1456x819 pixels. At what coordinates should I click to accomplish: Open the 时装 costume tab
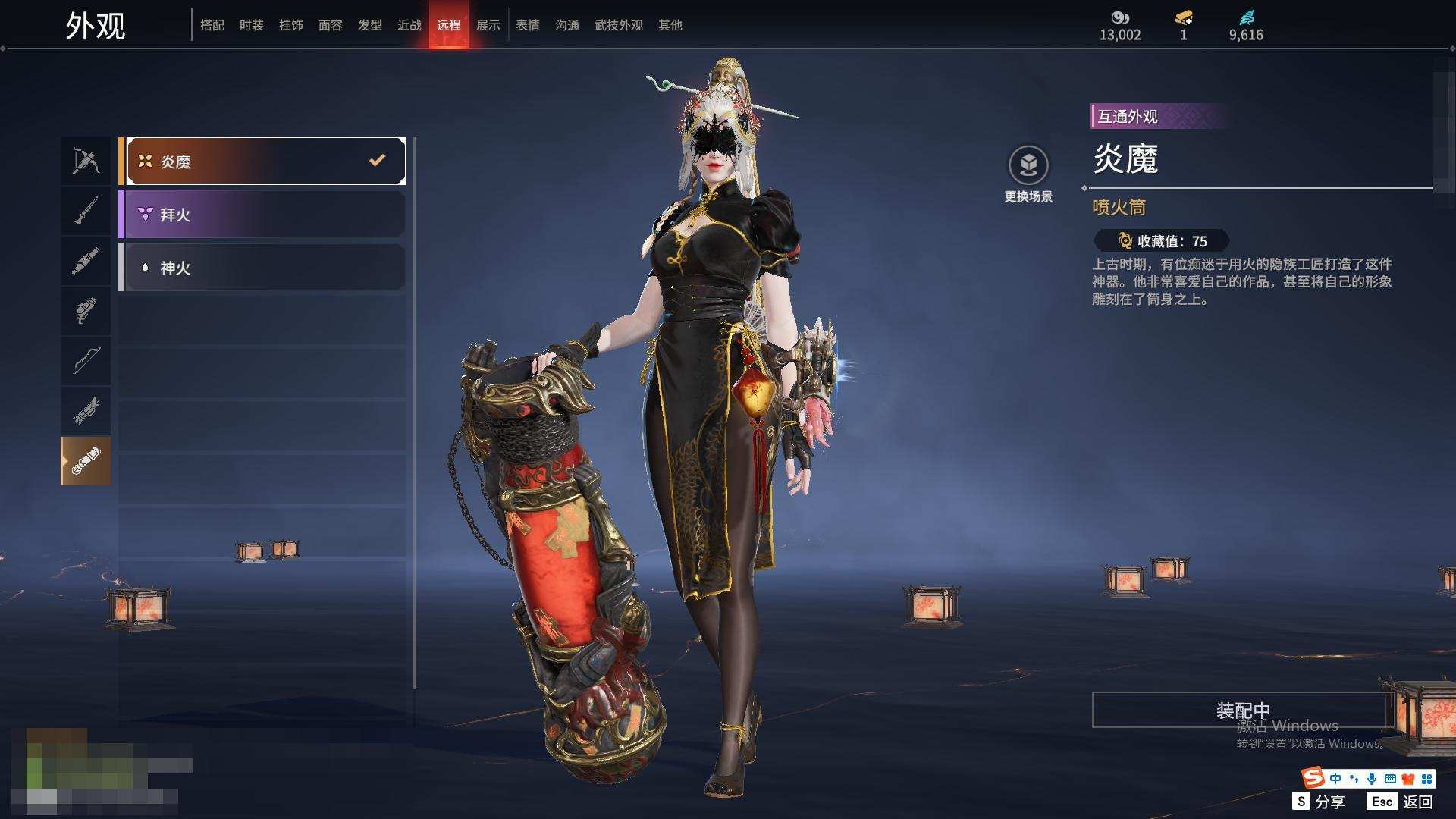[252, 25]
